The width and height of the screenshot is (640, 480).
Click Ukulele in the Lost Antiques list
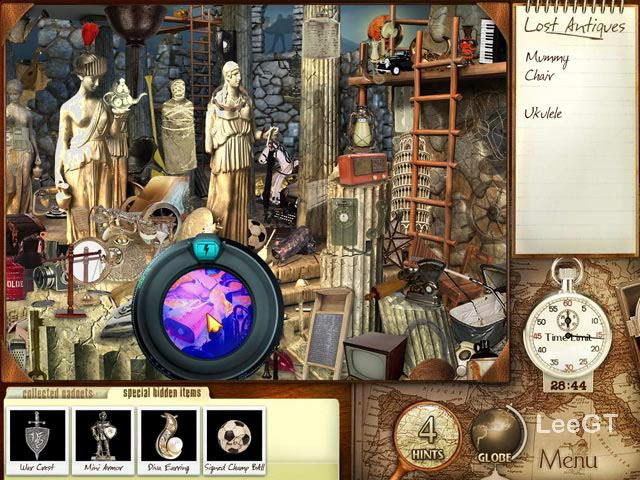tap(543, 113)
